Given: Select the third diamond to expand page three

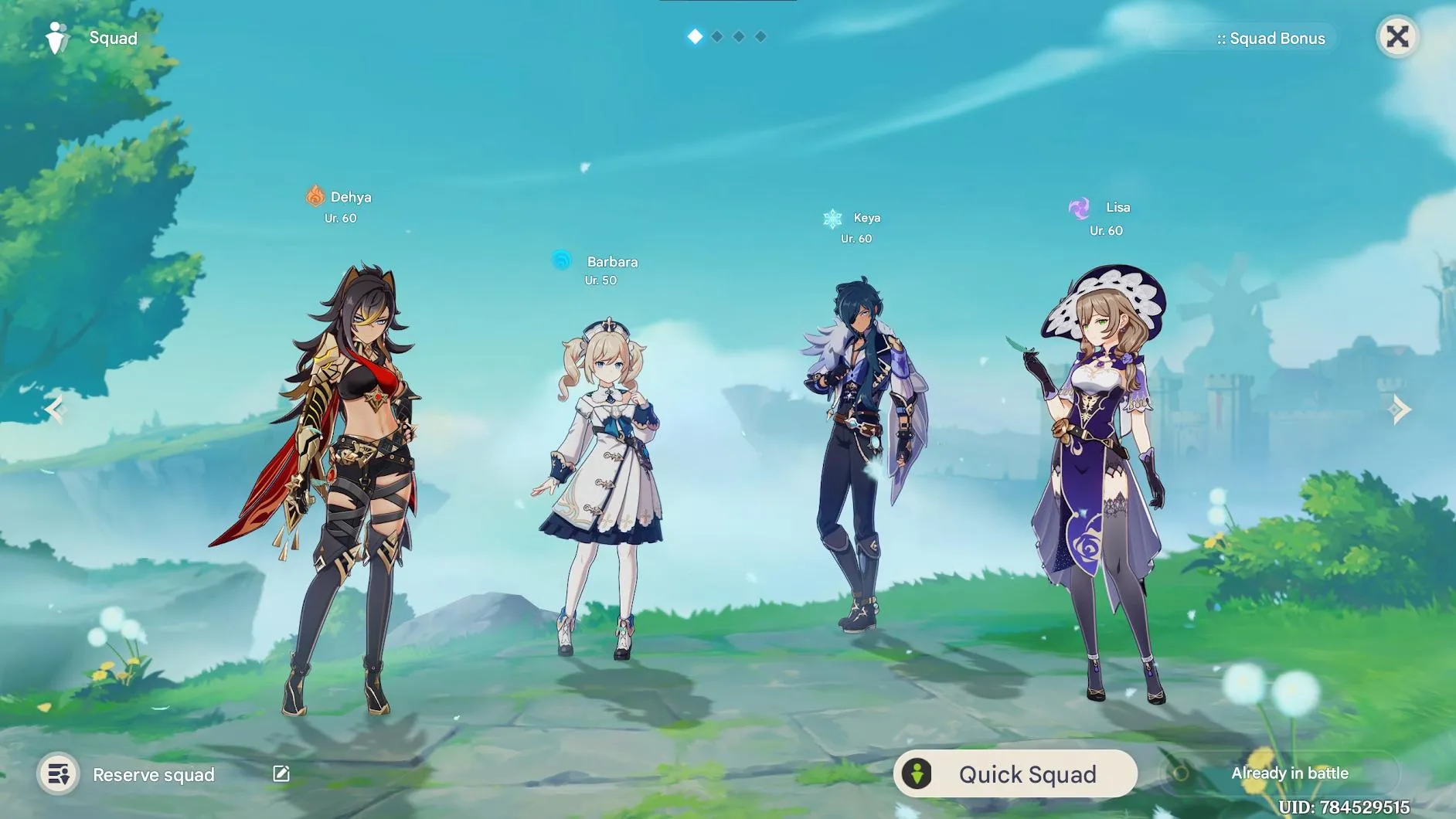Looking at the screenshot, I should (739, 36).
